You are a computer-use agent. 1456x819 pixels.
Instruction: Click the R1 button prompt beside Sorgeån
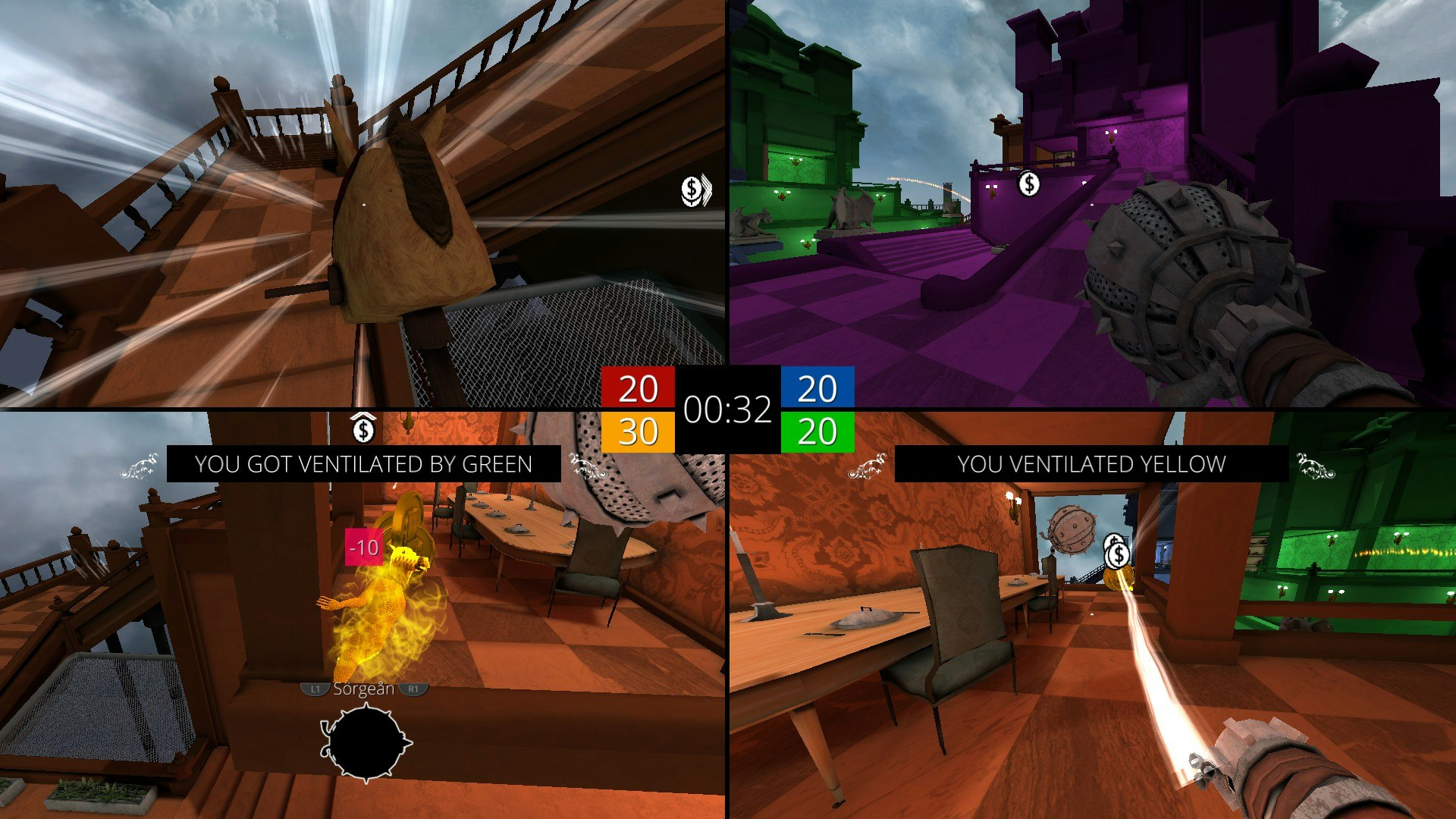412,690
